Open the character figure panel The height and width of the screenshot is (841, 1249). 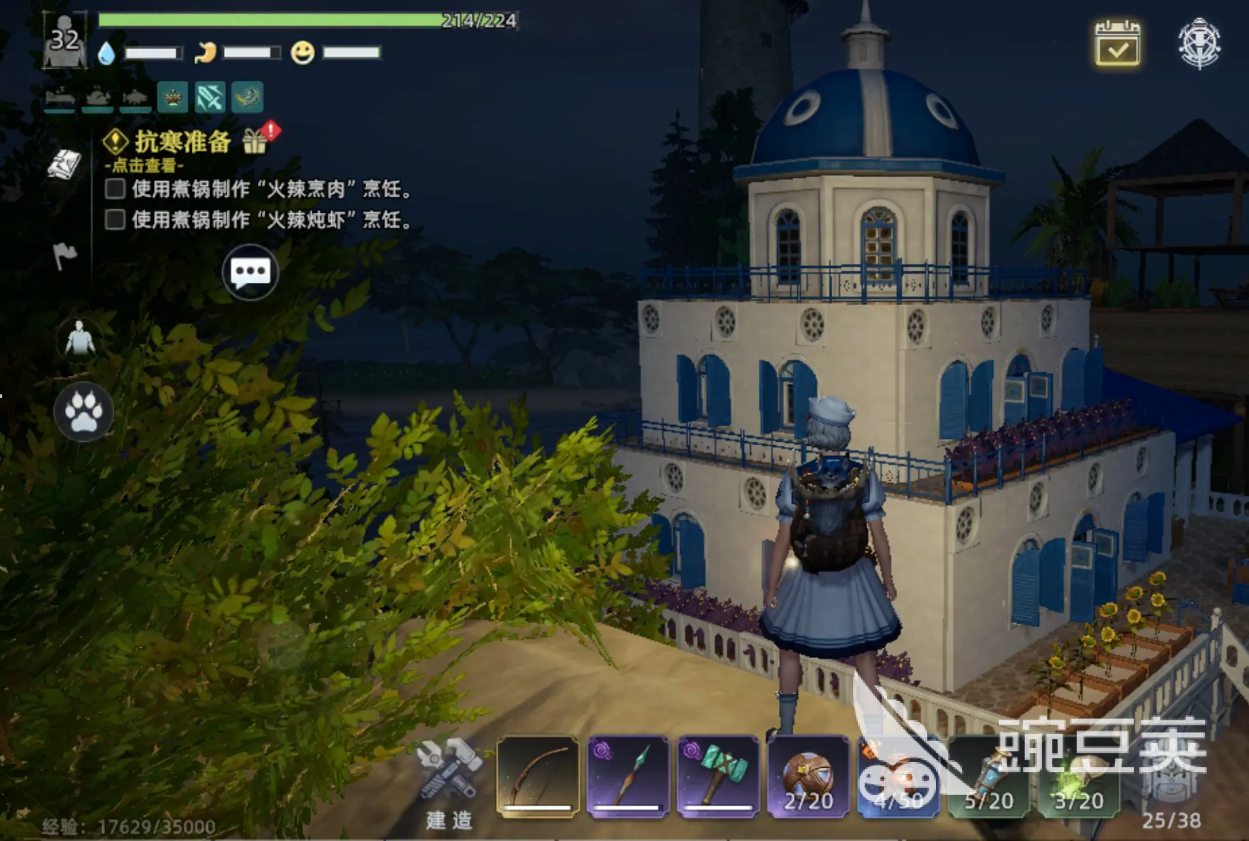78,340
